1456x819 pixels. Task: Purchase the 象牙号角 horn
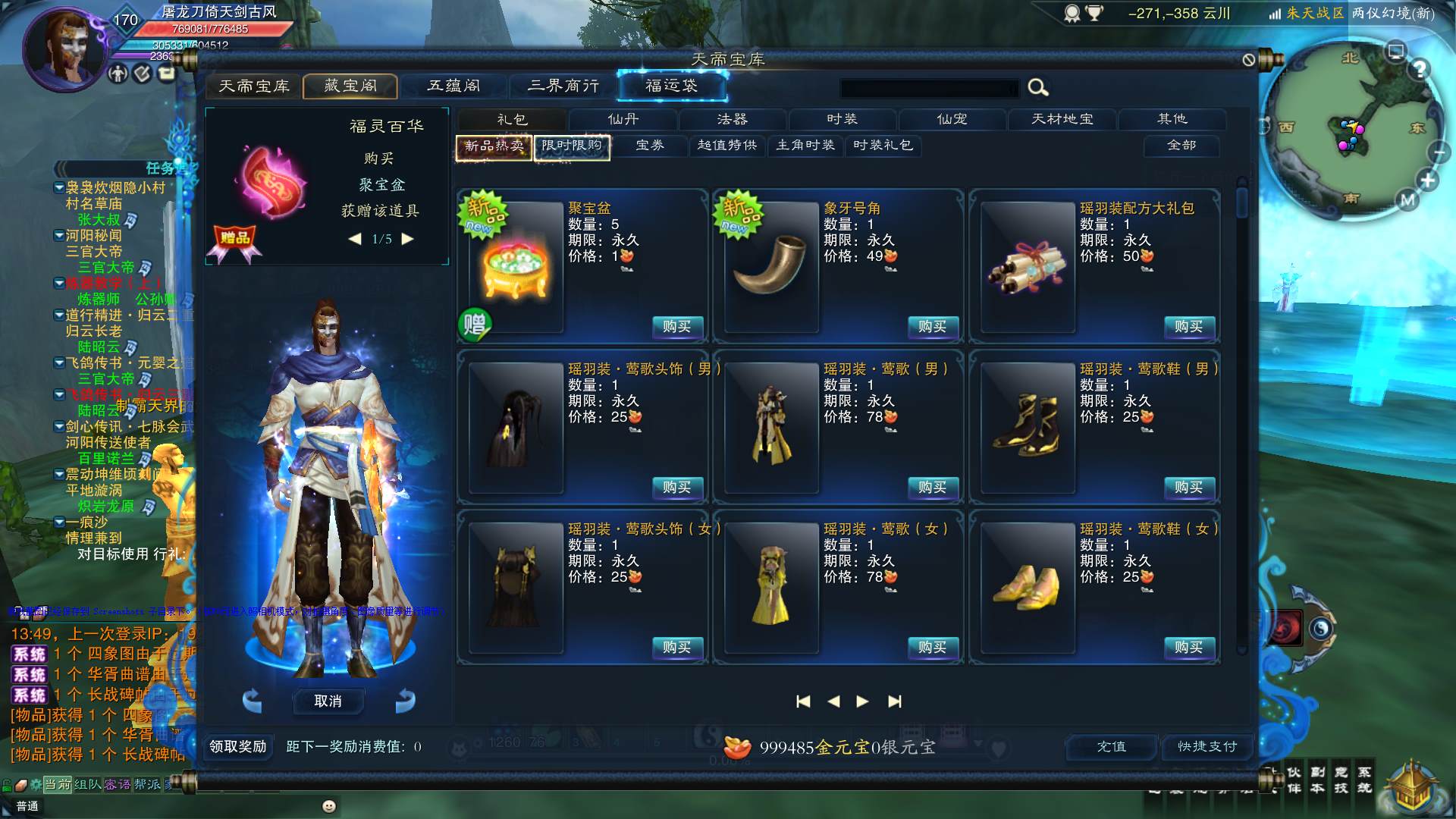pyautogui.click(x=932, y=327)
